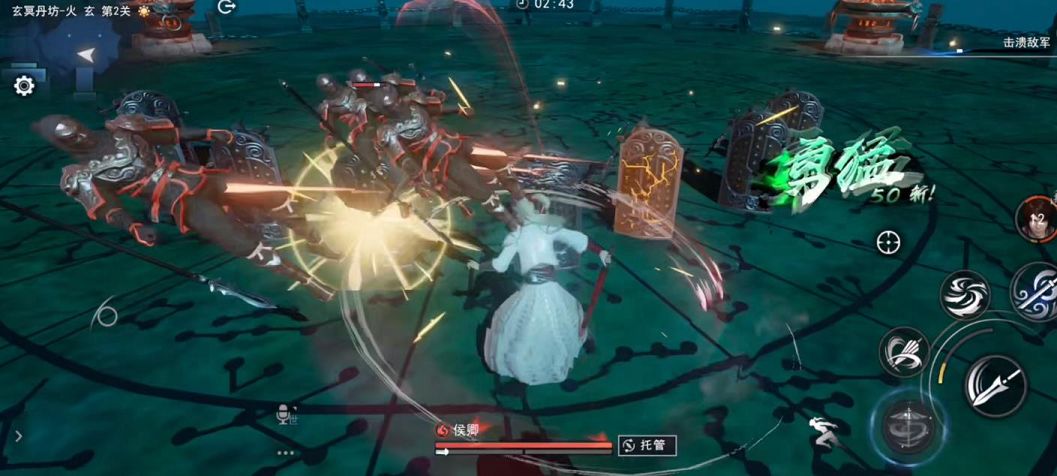1057x476 pixels.
Task: Toggle the microphone voice chat icon
Action: [x=287, y=415]
